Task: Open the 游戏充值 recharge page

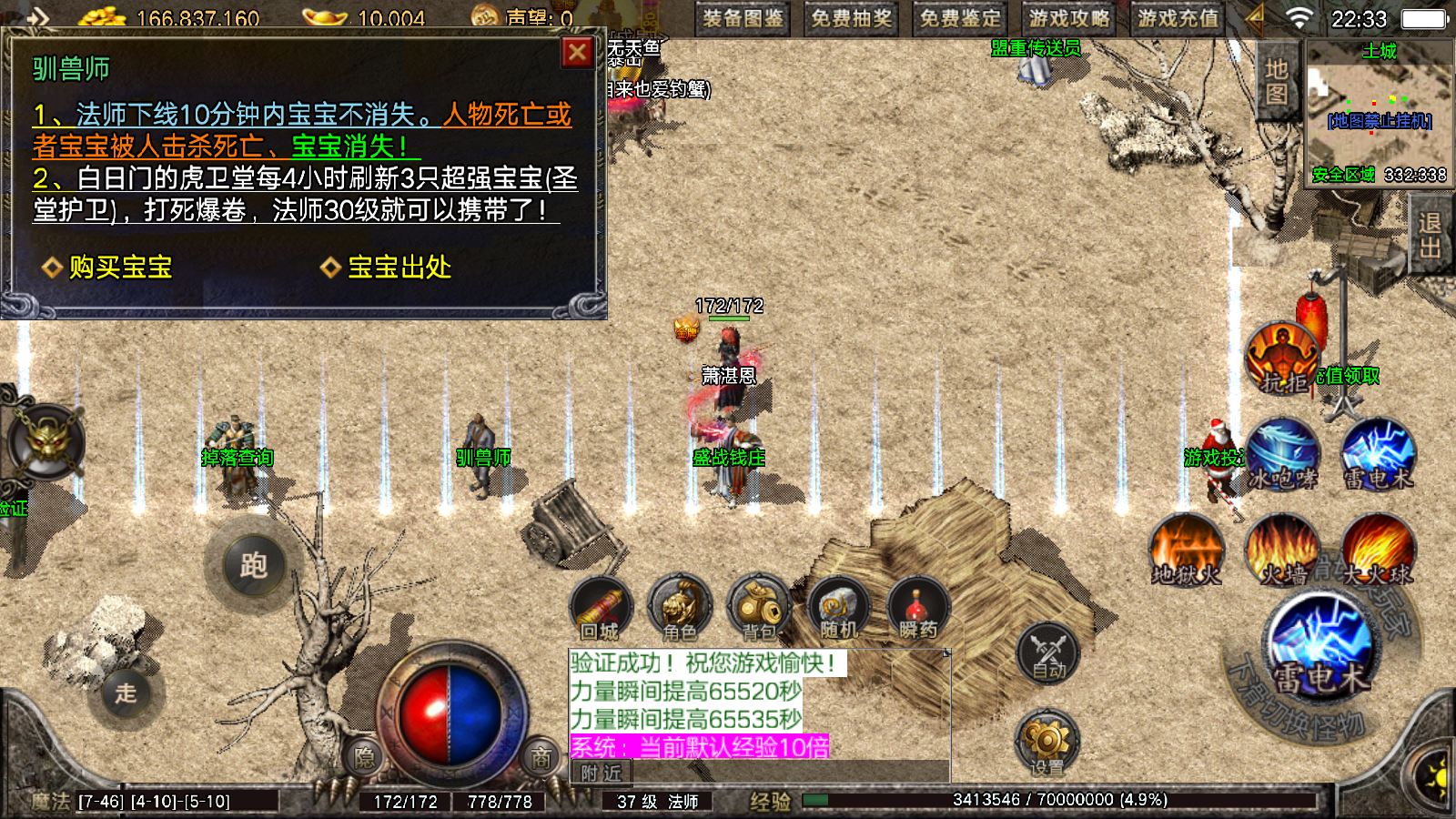Action: [1178, 18]
